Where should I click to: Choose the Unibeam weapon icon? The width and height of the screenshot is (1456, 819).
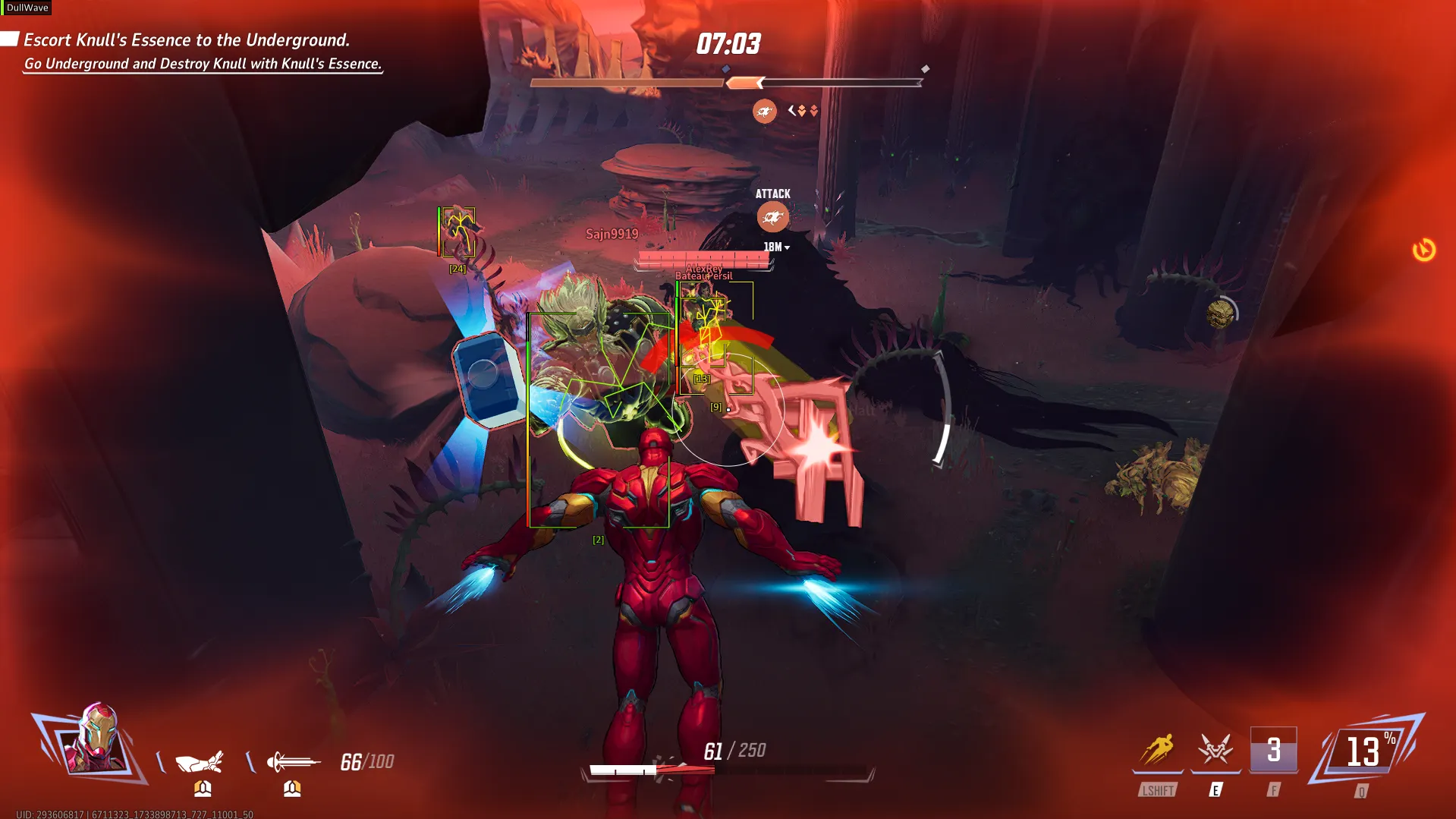[x=293, y=761]
